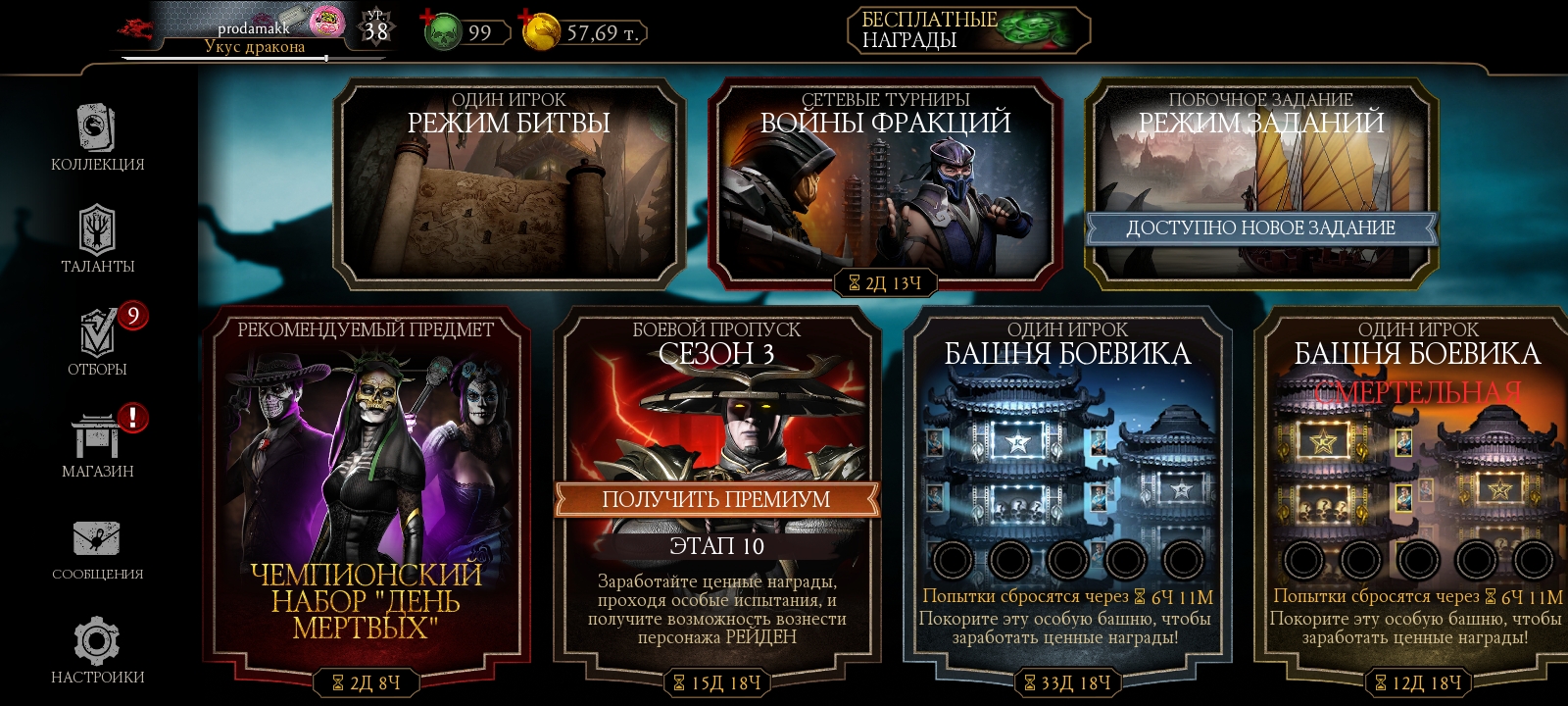Image resolution: width=1568 pixels, height=706 pixels.
Task: Check the Сообщения inbox
Action: tap(97, 548)
